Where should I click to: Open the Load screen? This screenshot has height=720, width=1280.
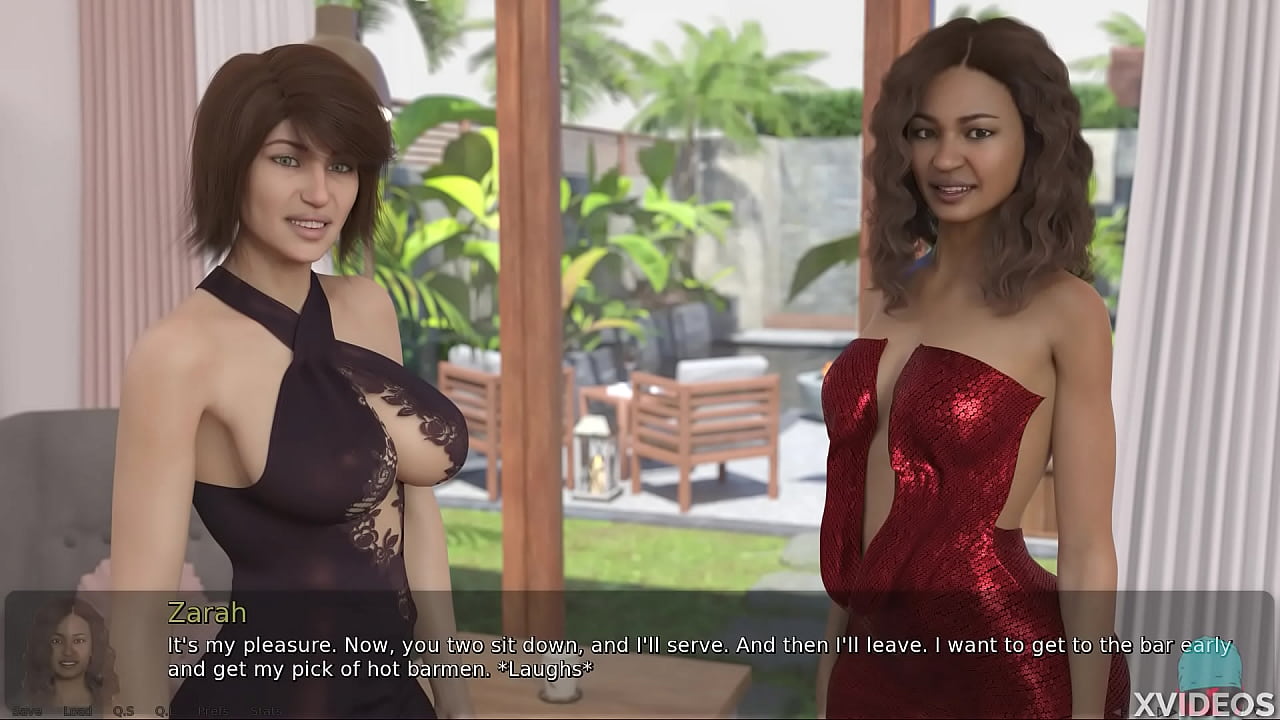tap(77, 711)
